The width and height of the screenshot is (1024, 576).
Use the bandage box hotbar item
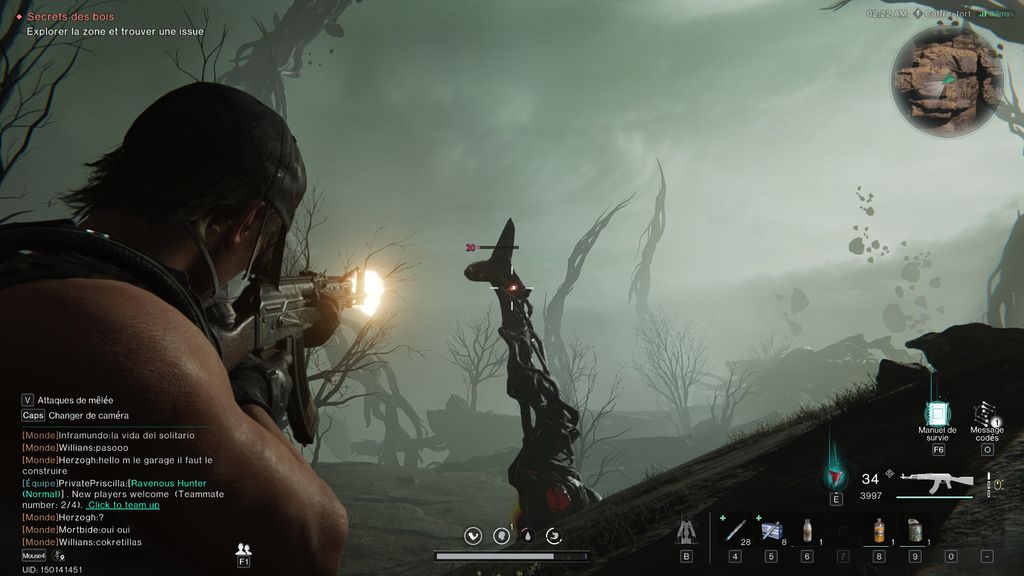click(x=771, y=530)
